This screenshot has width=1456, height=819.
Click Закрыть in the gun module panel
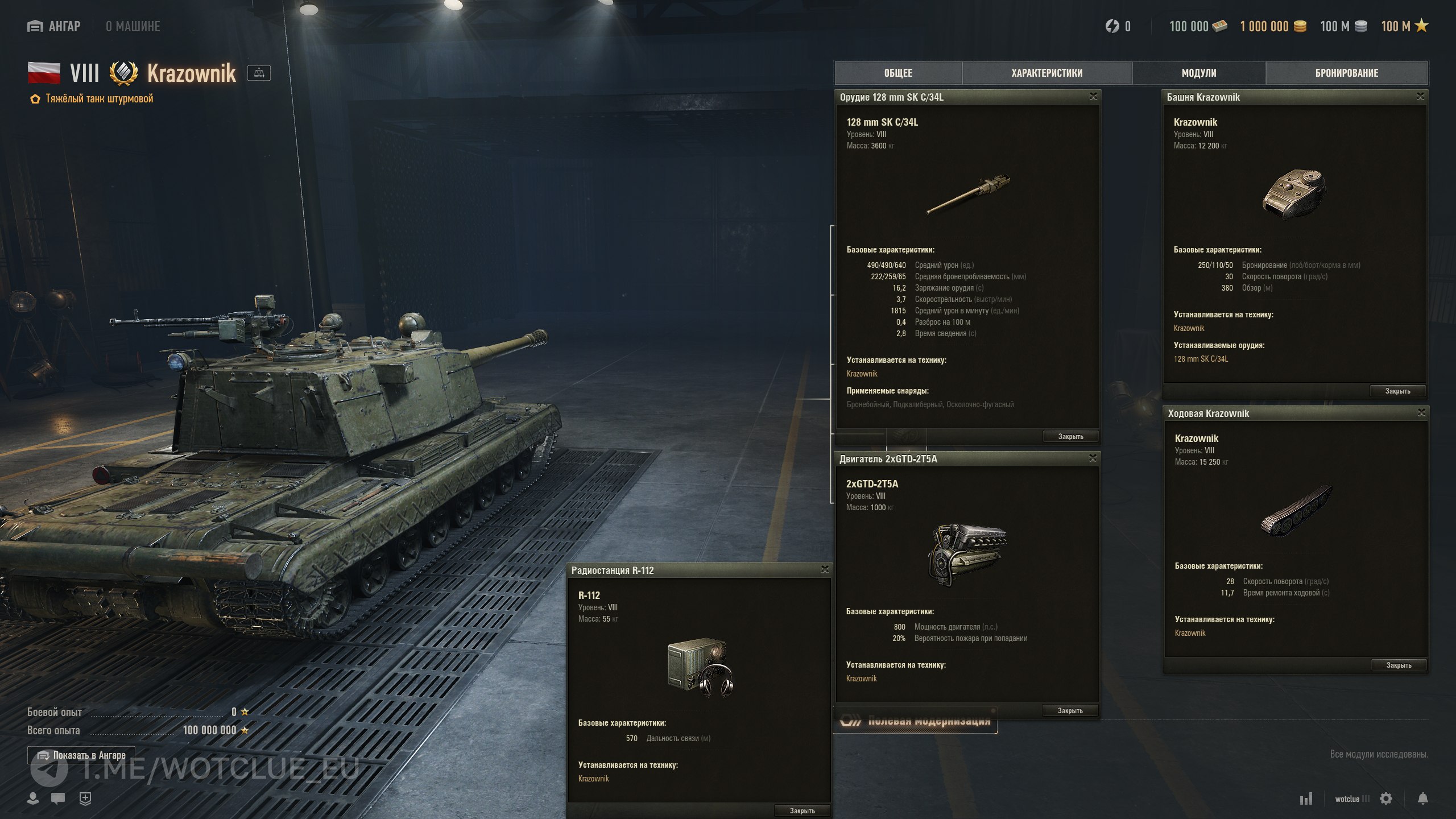pyautogui.click(x=1070, y=436)
